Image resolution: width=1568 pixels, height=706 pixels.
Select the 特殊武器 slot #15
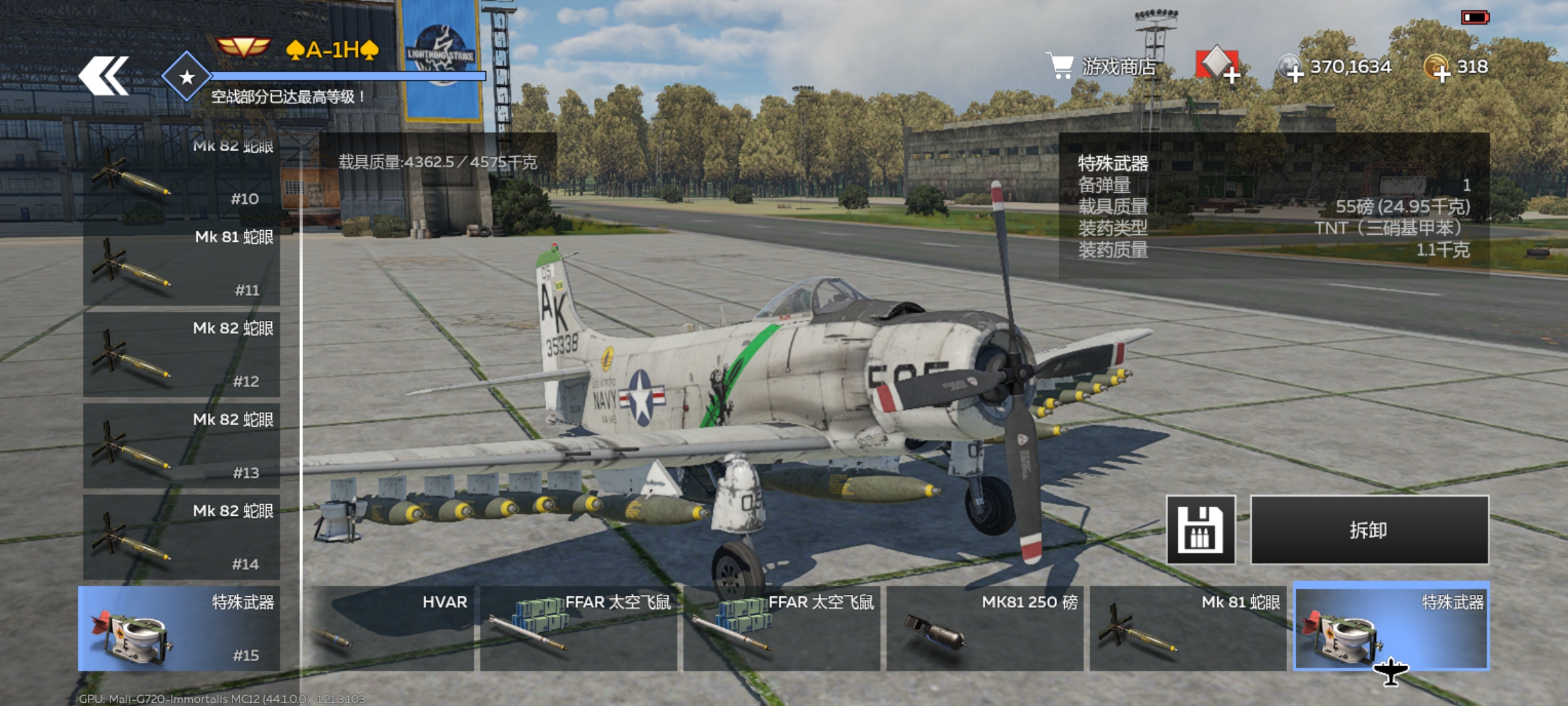[x=179, y=629]
